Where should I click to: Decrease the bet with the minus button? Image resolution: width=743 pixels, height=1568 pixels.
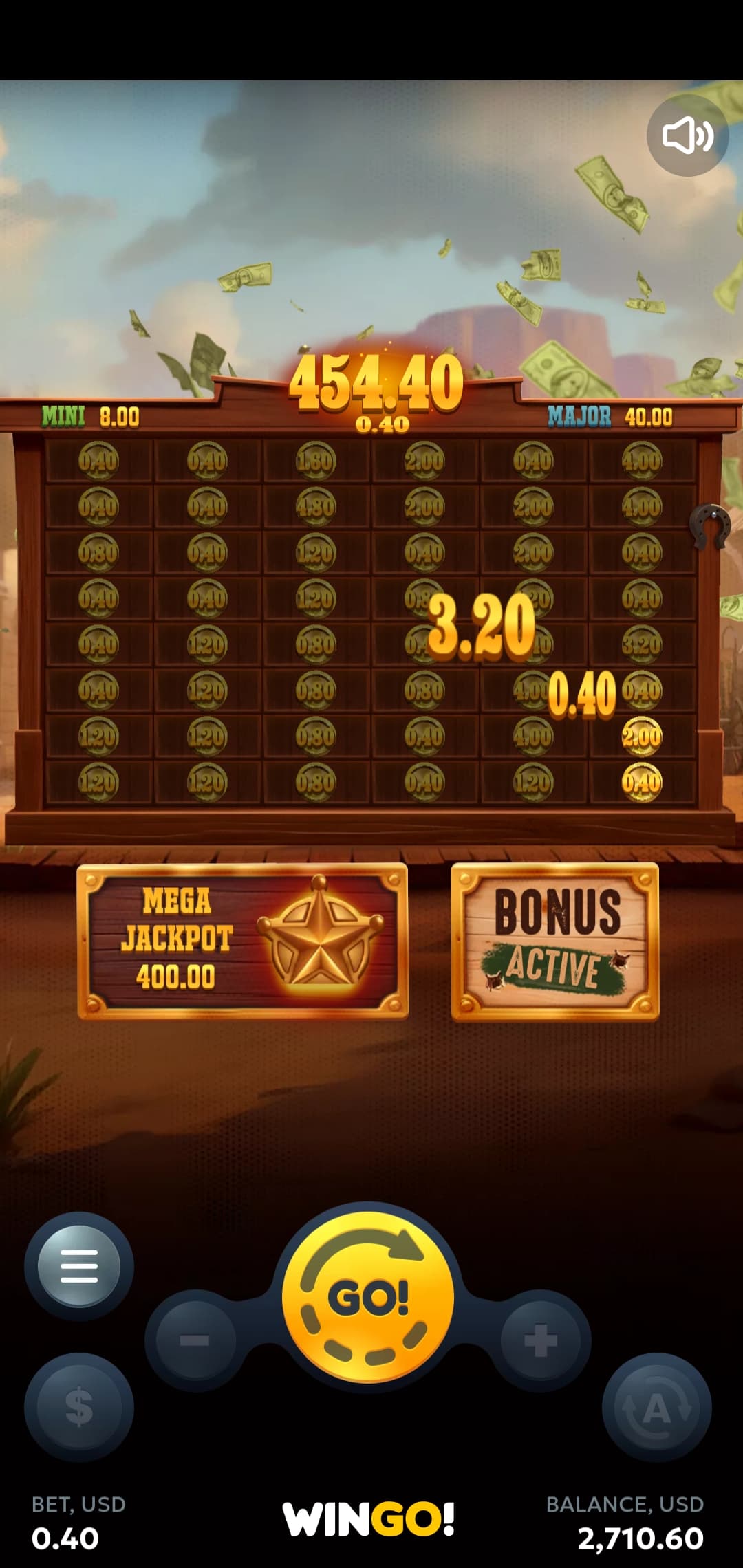tap(195, 1340)
